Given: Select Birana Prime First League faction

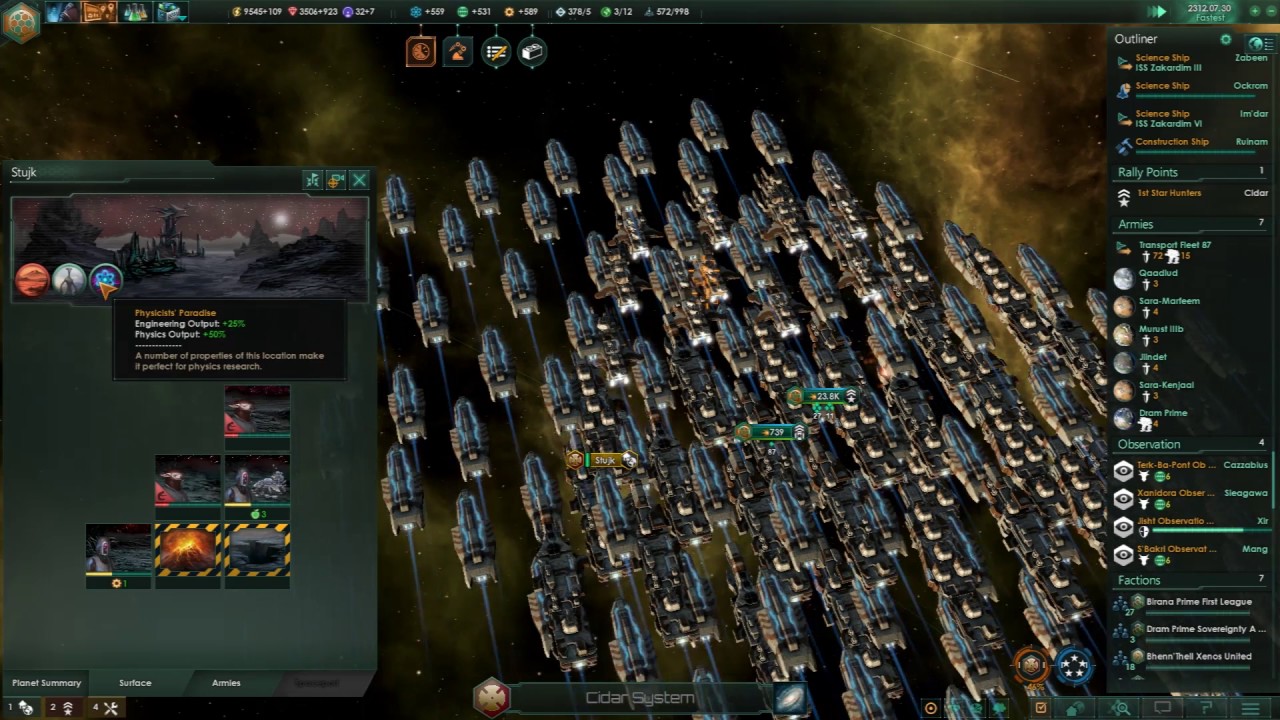Looking at the screenshot, I should (x=1198, y=602).
